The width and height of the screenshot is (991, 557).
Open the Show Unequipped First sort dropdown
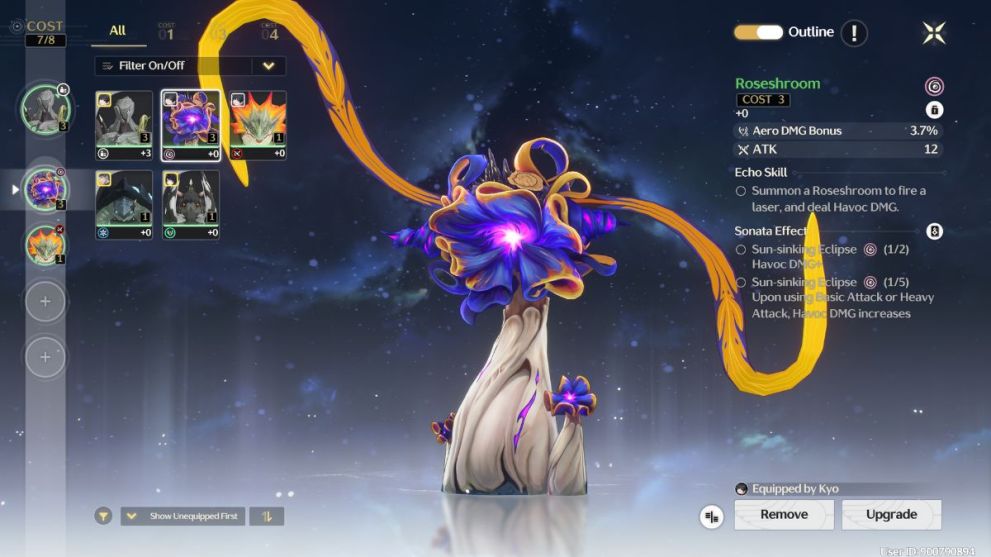click(184, 516)
